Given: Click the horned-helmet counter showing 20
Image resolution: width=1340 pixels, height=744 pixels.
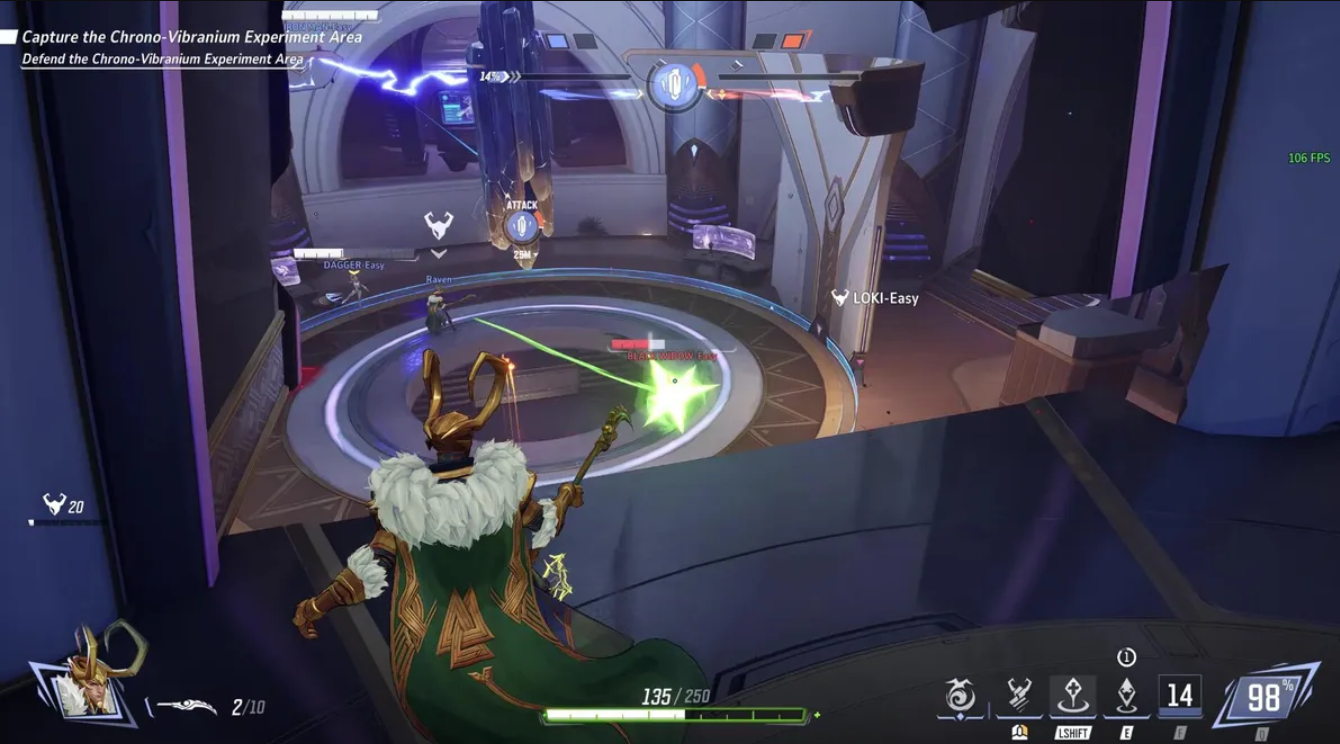Looking at the screenshot, I should [x=63, y=506].
